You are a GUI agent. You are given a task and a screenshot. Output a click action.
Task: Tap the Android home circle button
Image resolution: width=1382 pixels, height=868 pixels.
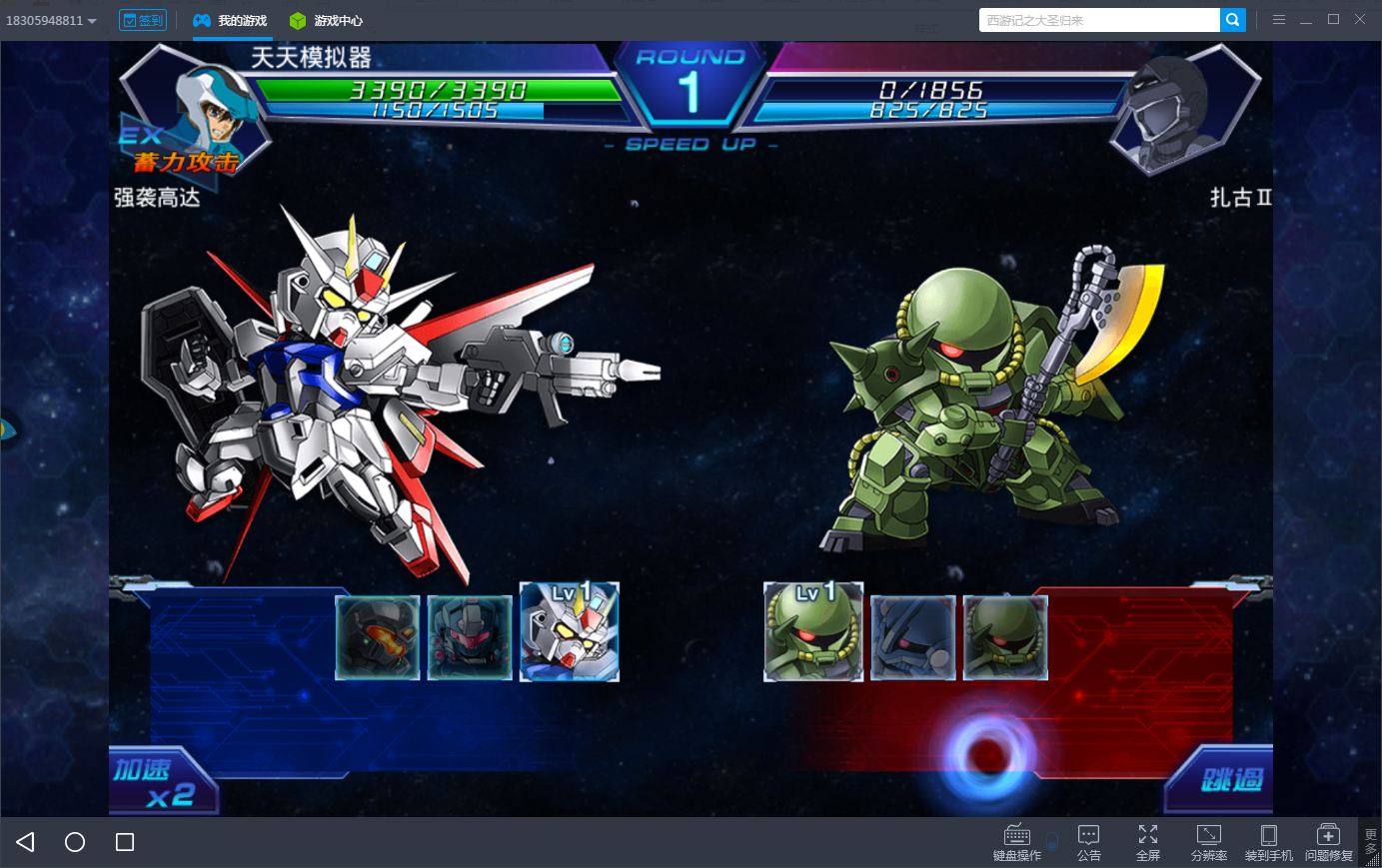pyautogui.click(x=75, y=842)
